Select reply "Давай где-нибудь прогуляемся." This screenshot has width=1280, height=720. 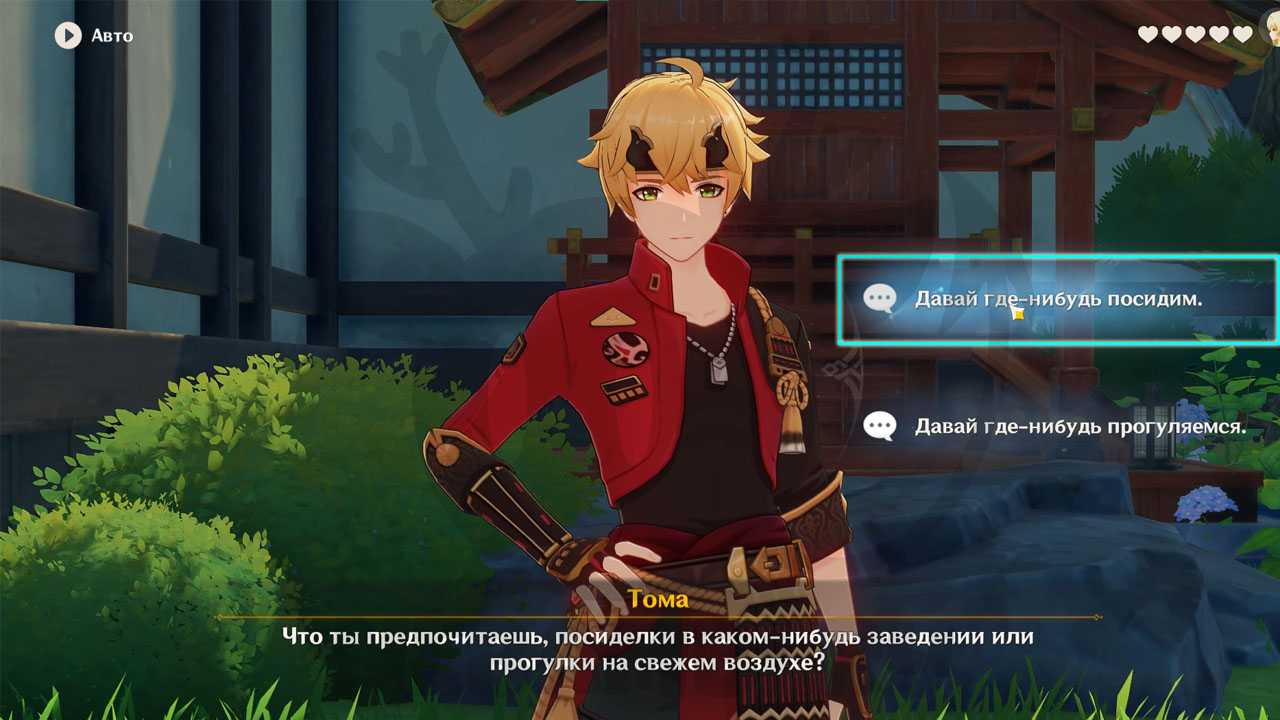[x=1079, y=427]
